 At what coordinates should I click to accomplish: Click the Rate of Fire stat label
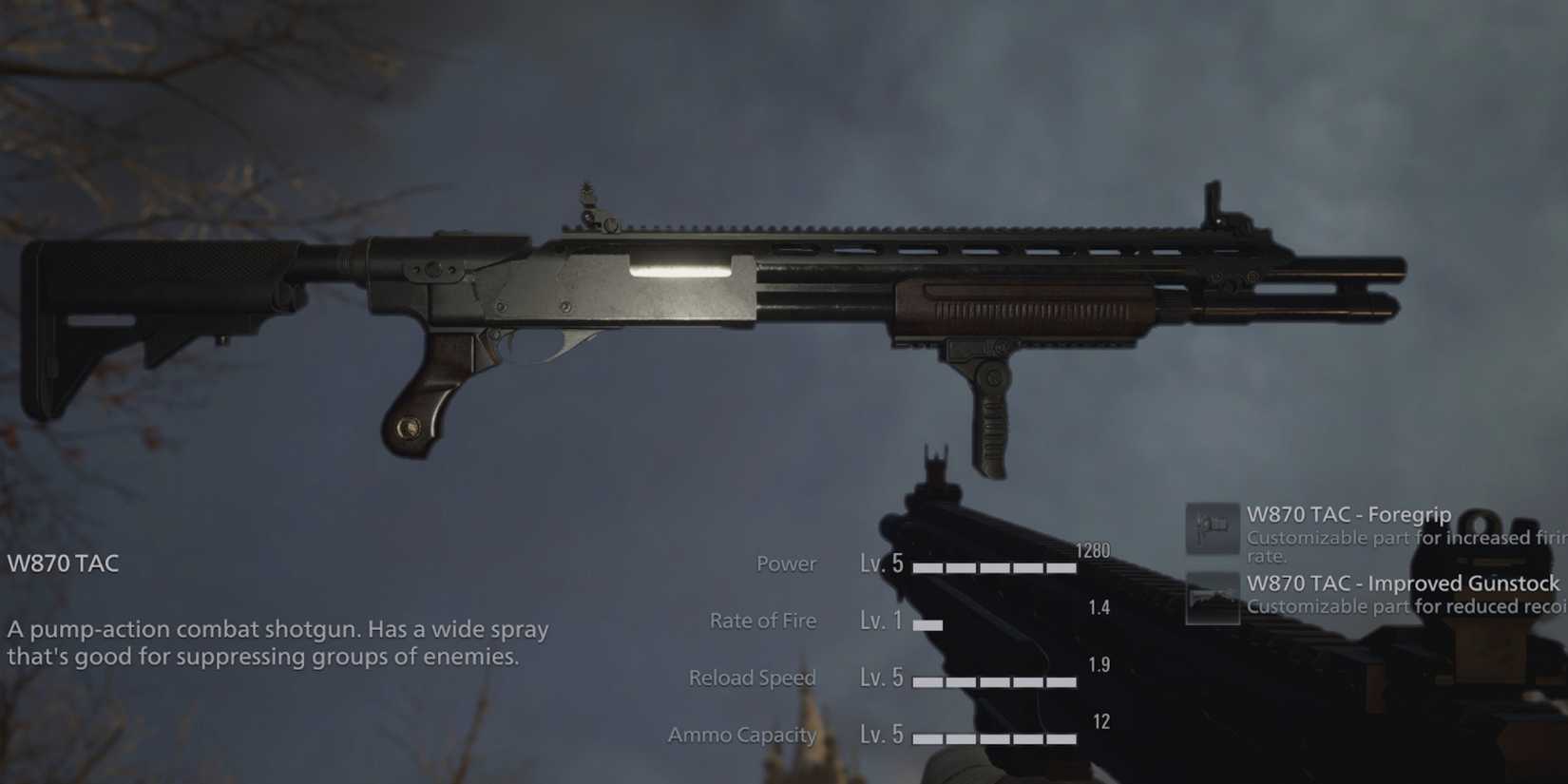(763, 621)
